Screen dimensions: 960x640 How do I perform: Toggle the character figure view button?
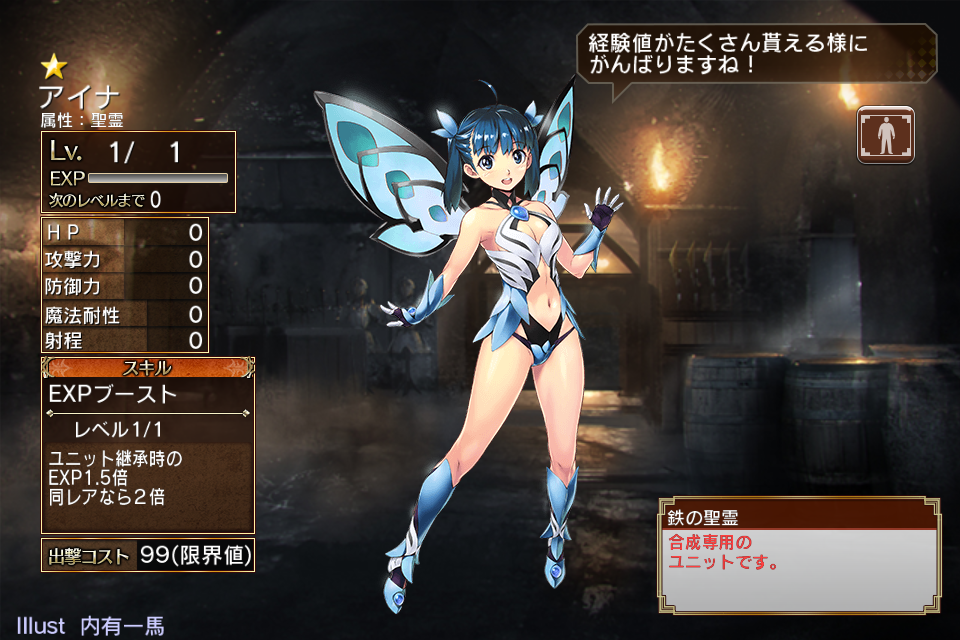pyautogui.click(x=886, y=133)
